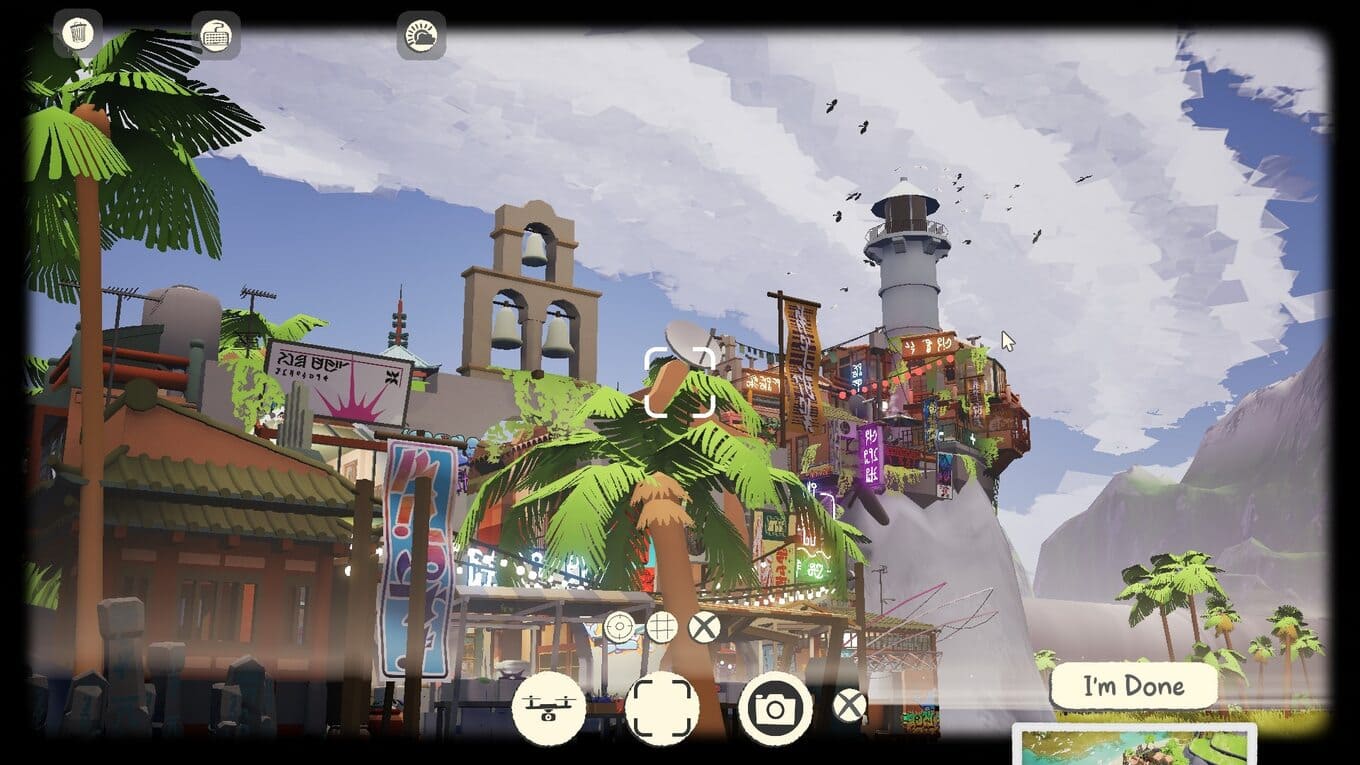Image resolution: width=1360 pixels, height=765 pixels.
Task: Take a photo with the camera button
Action: pos(775,708)
